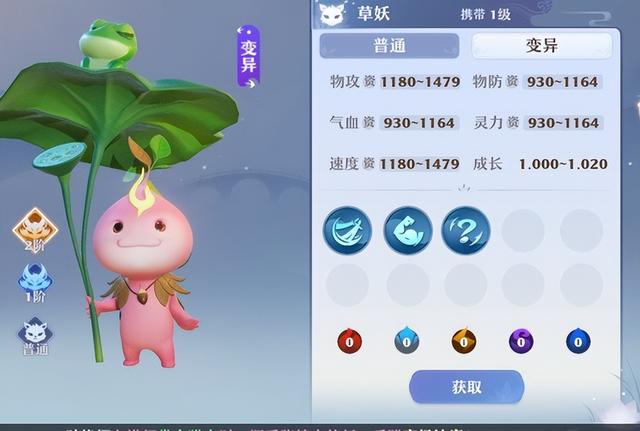Select the red orb counter
This screenshot has width=640, height=431.
(349, 341)
